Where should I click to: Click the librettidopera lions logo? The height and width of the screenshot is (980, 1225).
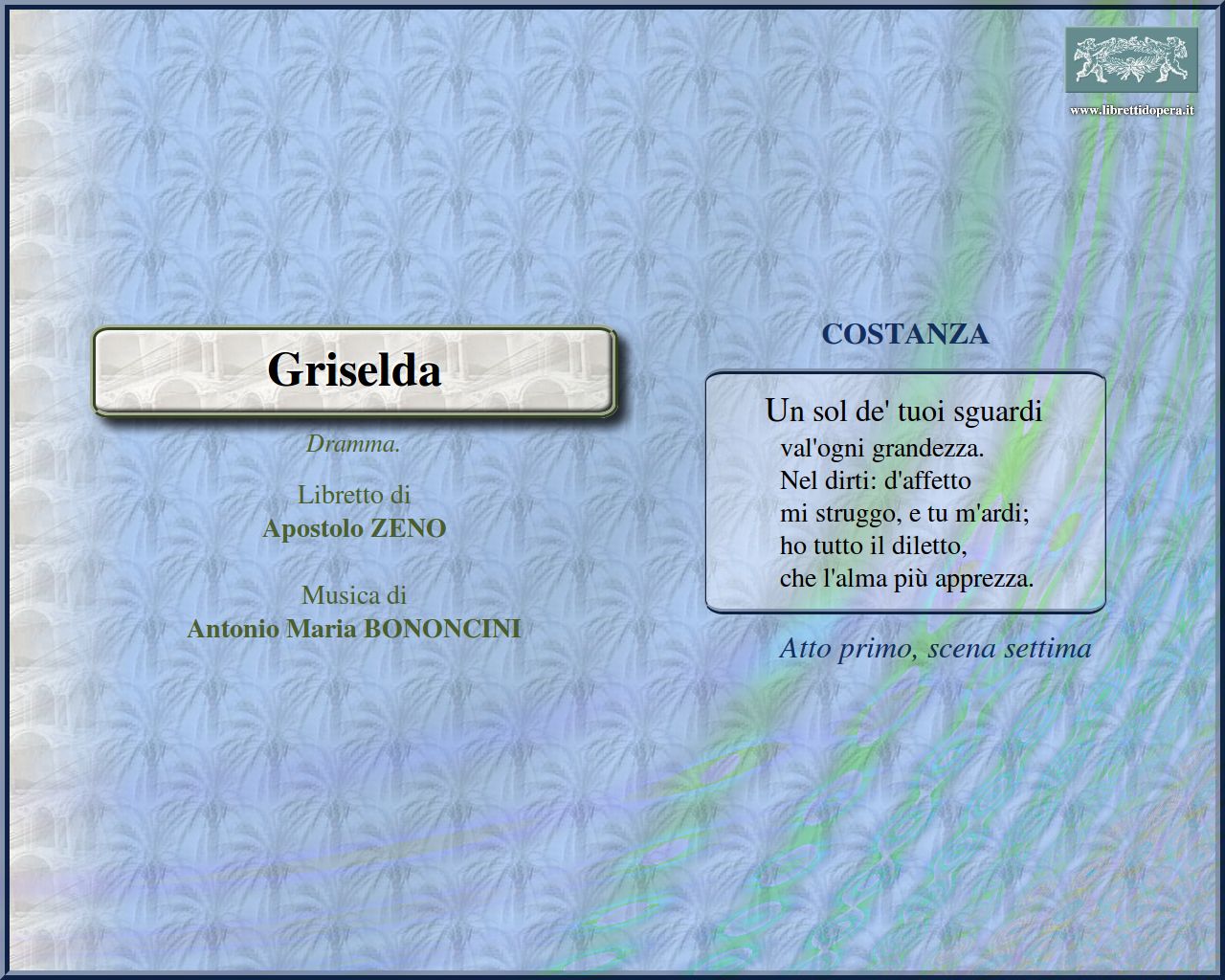point(1131,59)
